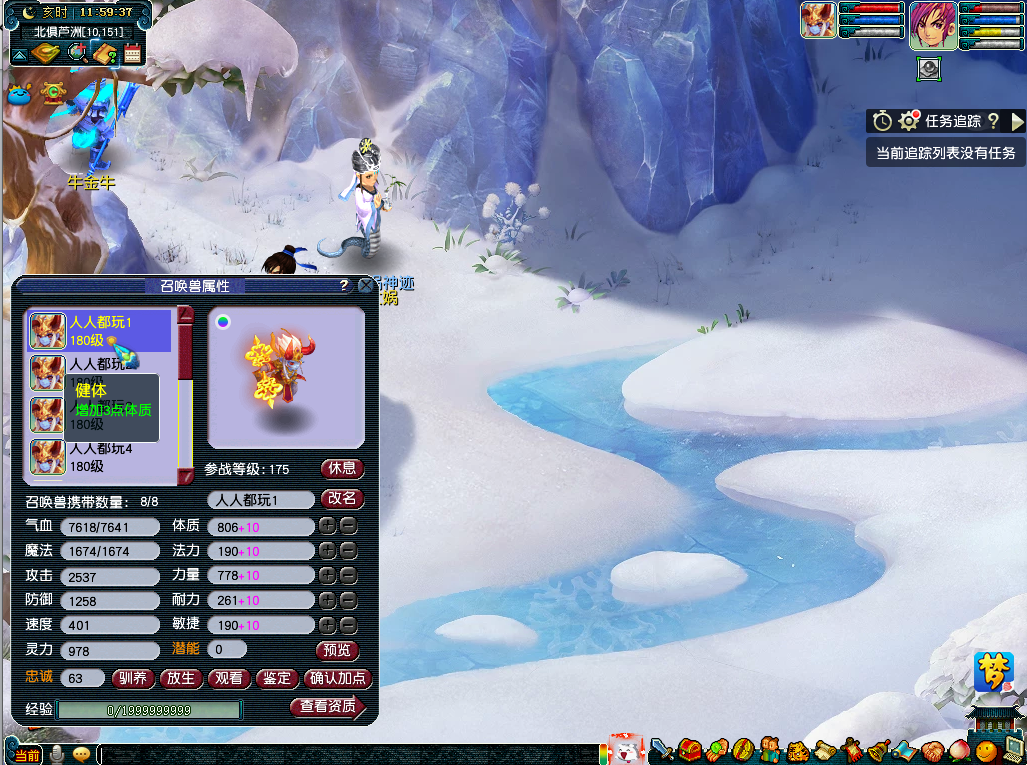
Task: Close the 召唤兽属性 pet attributes window
Action: [366, 286]
